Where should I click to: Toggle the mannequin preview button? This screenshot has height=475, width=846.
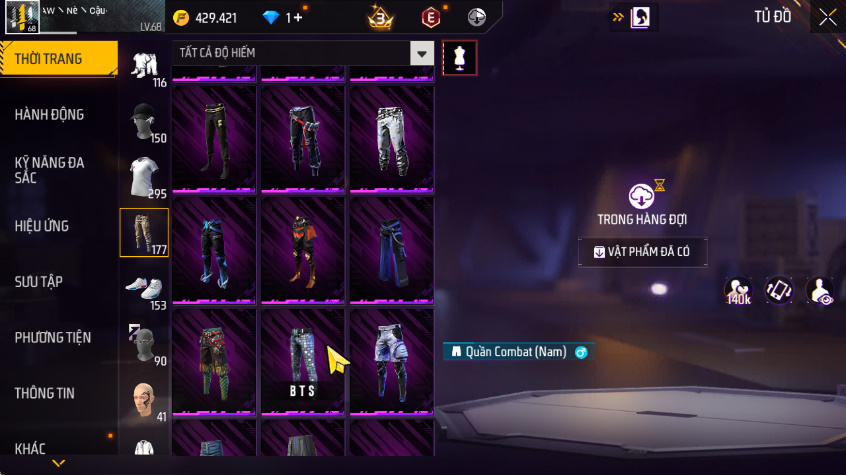[459, 57]
